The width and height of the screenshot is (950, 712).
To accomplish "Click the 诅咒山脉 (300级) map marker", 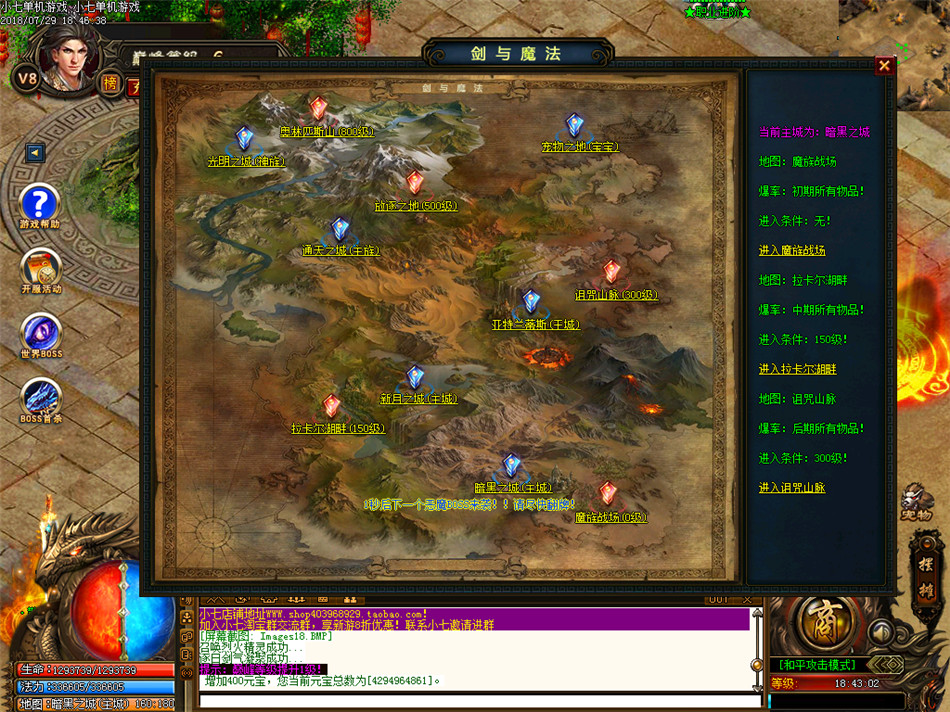I will [612, 272].
